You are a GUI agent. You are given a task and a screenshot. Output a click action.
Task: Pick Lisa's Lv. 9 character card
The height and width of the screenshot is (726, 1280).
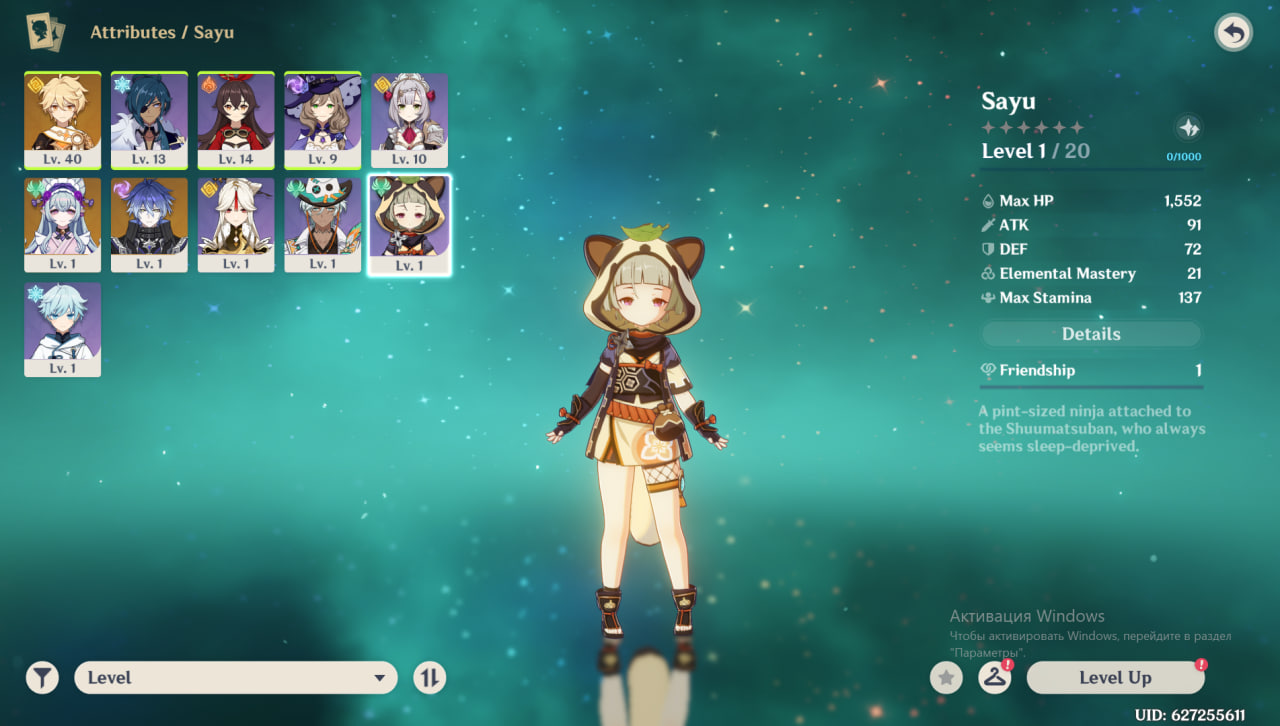tap(322, 120)
